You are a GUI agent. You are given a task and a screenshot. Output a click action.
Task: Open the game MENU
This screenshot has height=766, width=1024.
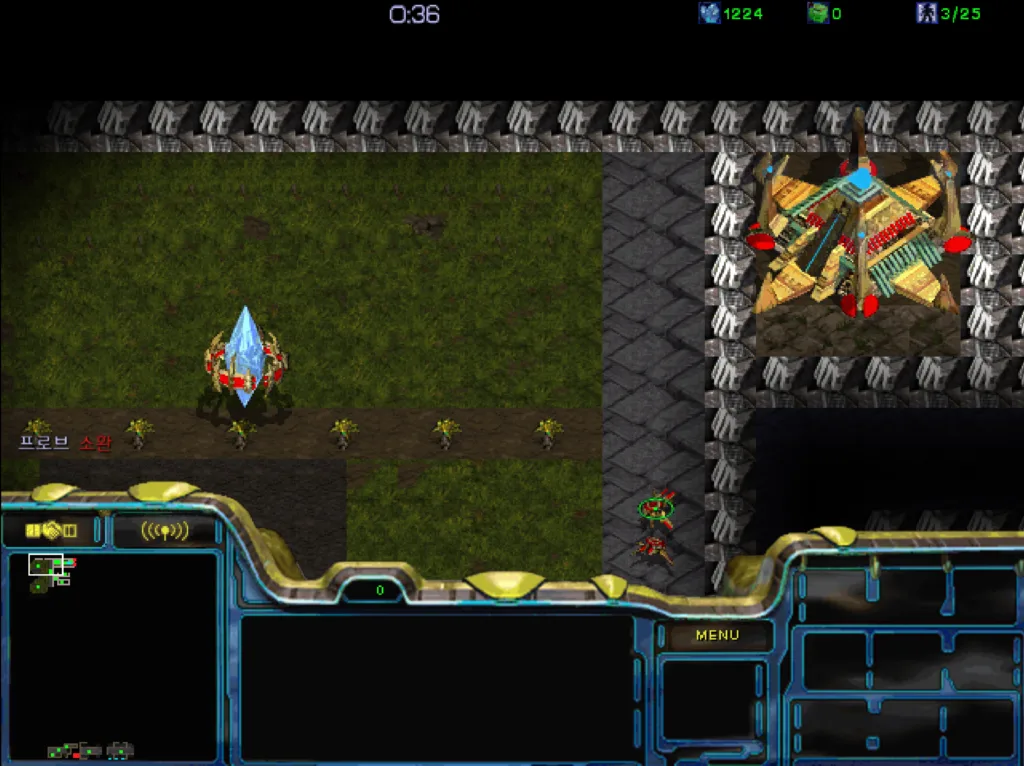(717, 635)
